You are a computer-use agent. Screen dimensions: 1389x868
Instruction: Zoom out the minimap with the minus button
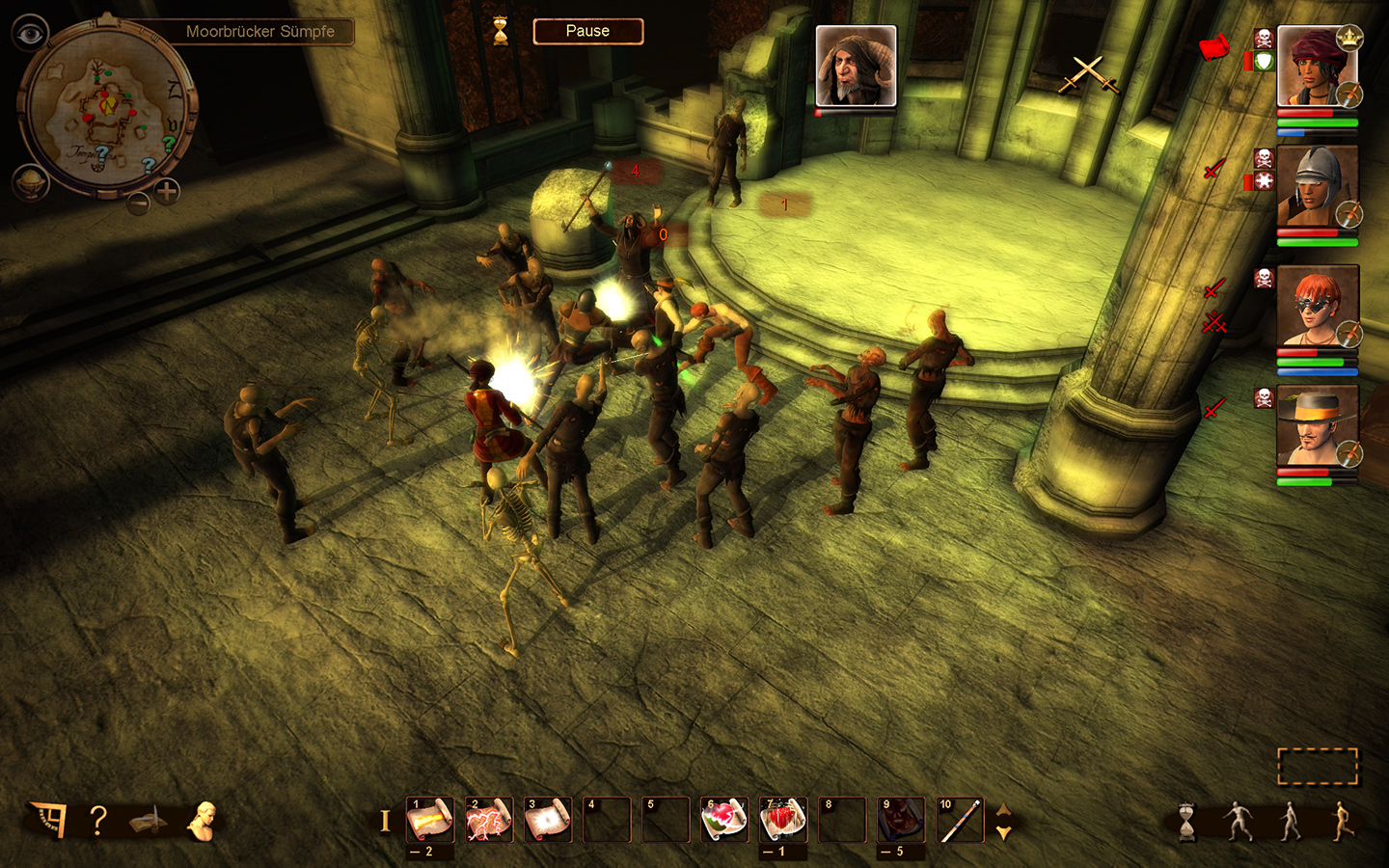(139, 203)
